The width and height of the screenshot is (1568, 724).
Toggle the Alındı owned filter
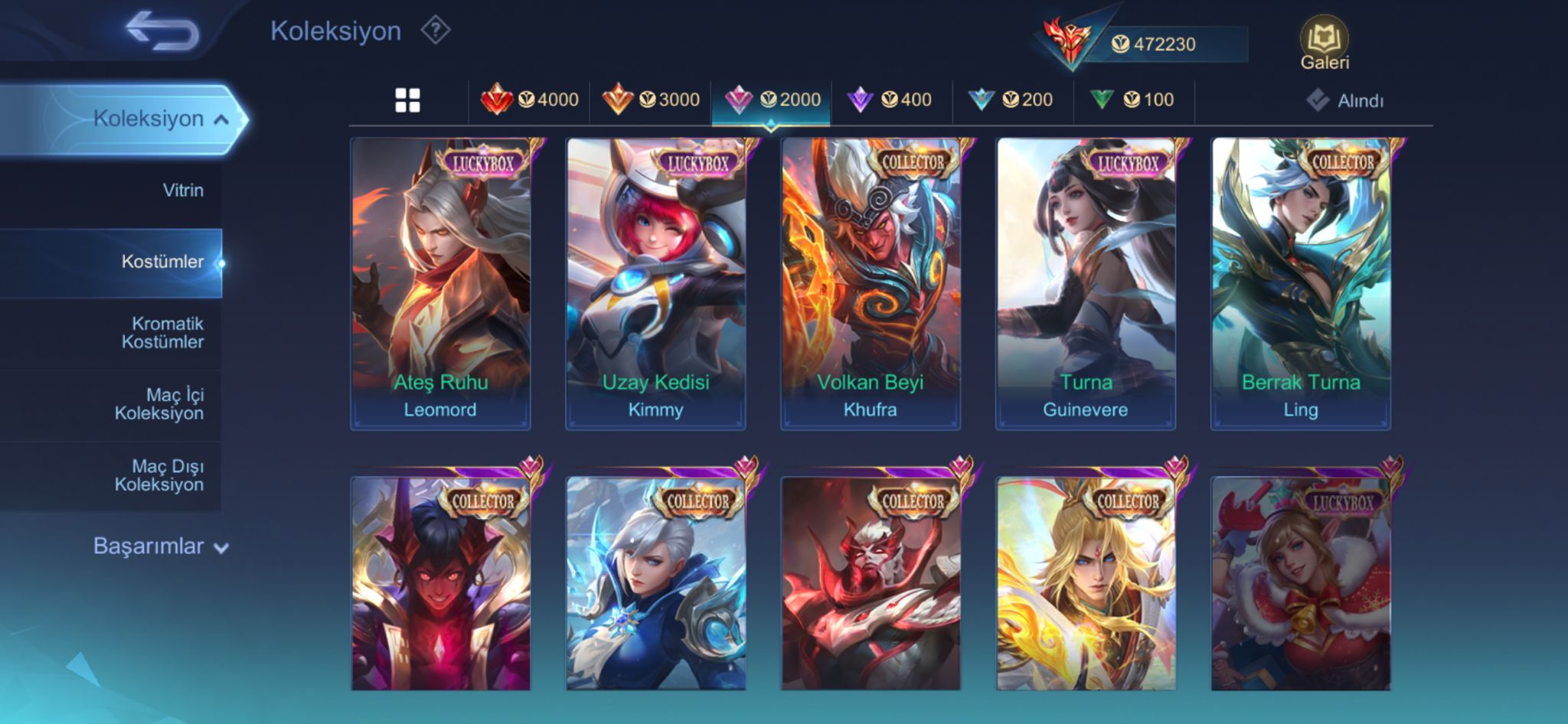pyautogui.click(x=1345, y=100)
